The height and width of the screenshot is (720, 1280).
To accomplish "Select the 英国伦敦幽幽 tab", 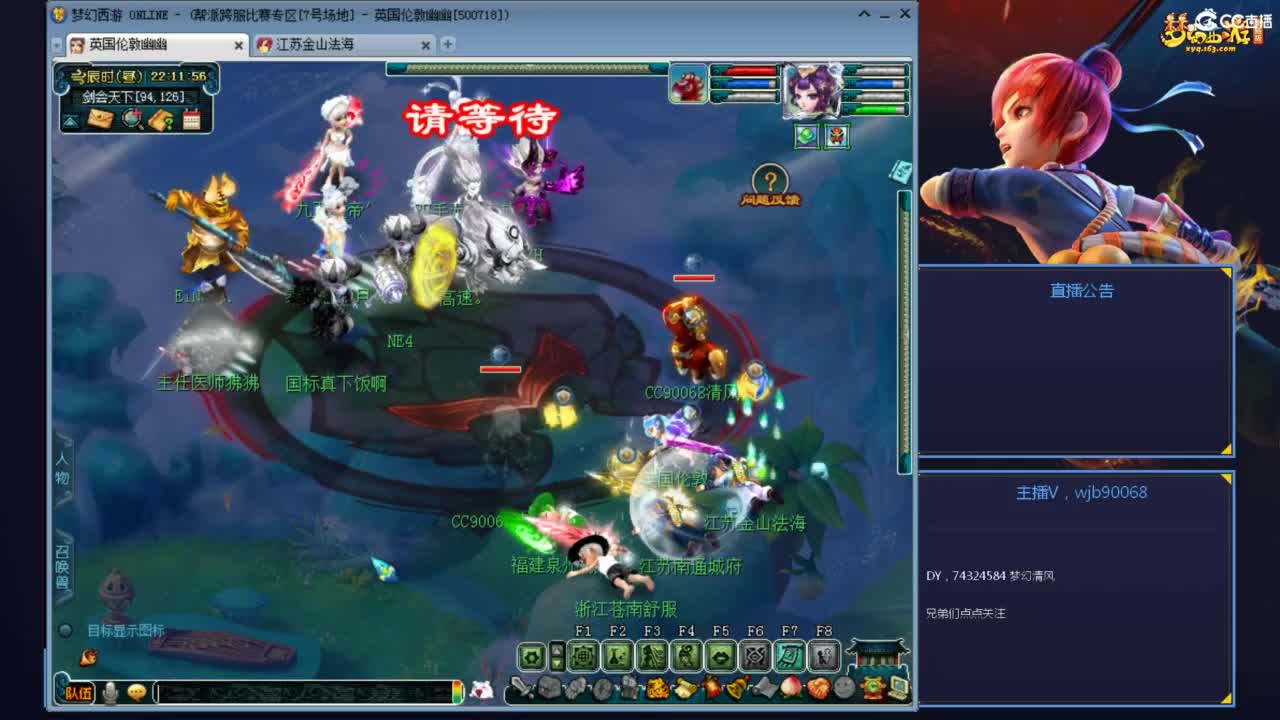I will (140, 45).
